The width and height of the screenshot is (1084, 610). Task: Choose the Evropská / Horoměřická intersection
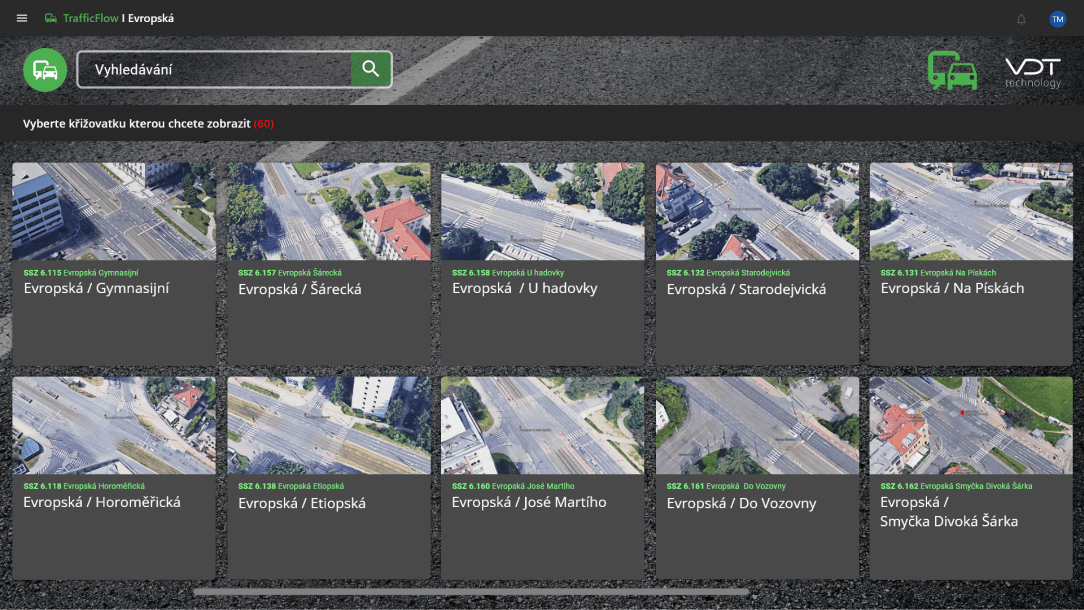click(x=114, y=478)
